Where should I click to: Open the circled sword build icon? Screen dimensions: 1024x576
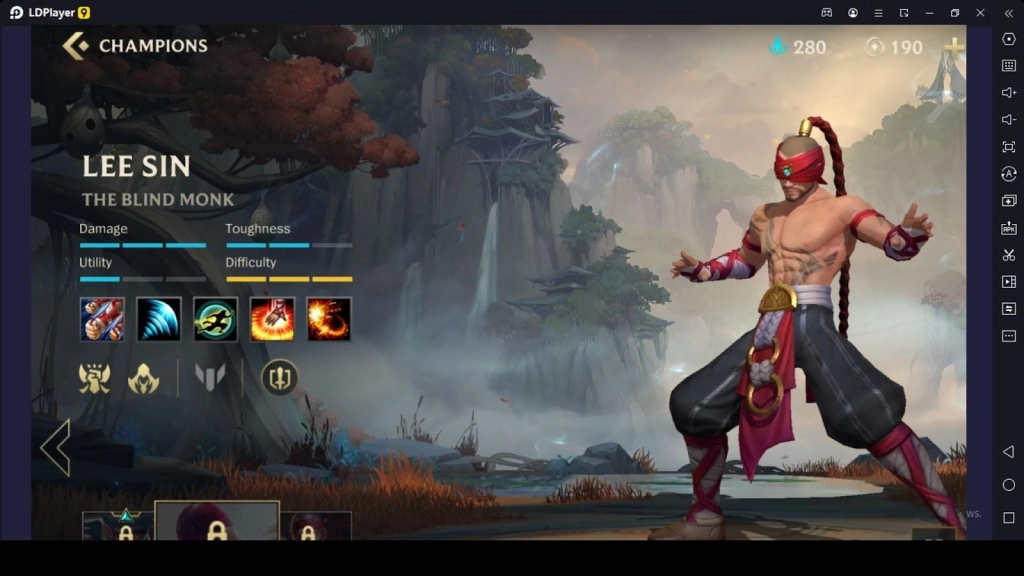pos(279,378)
